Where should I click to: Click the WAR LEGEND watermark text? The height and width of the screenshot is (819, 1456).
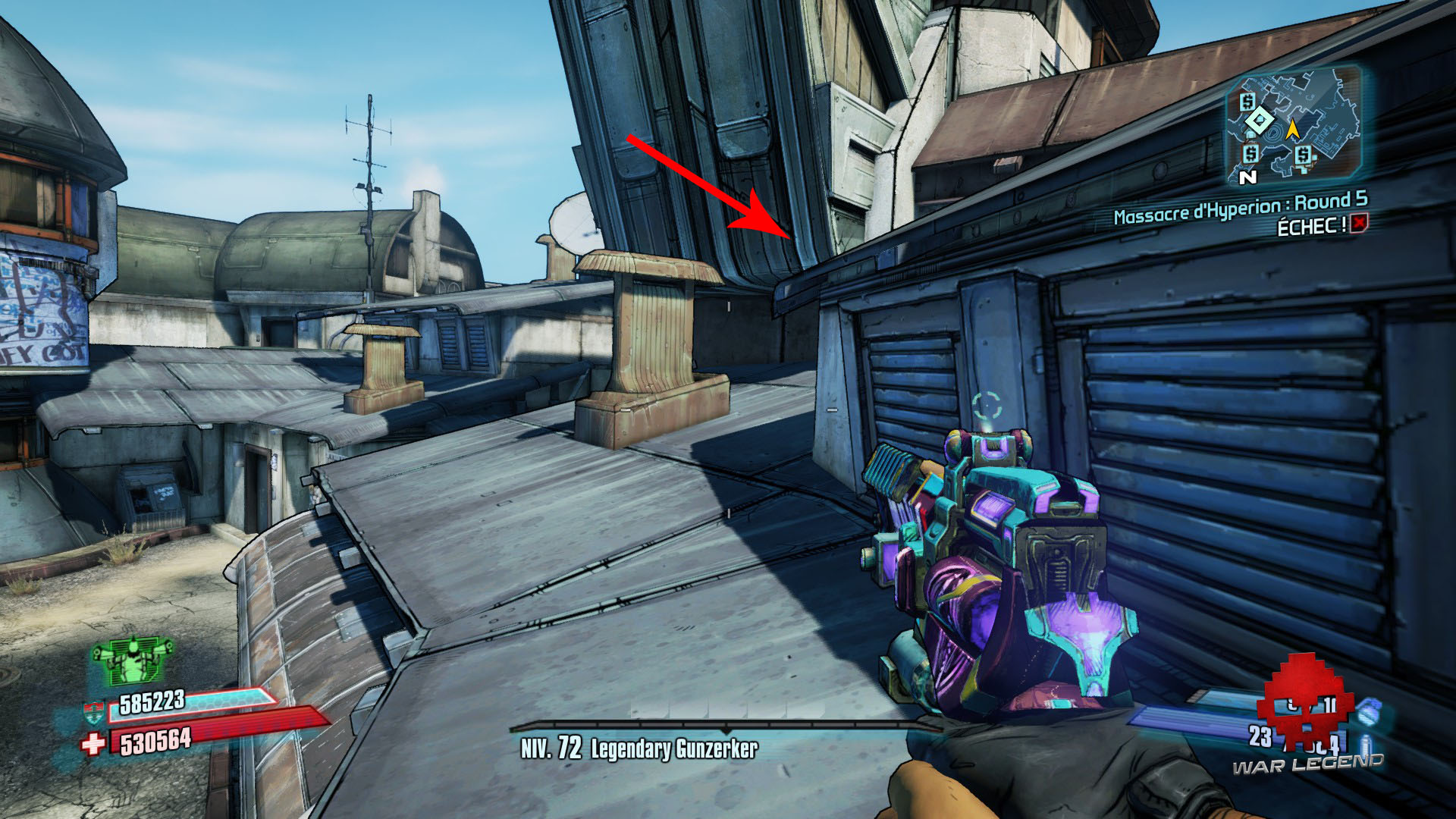coord(1309,764)
